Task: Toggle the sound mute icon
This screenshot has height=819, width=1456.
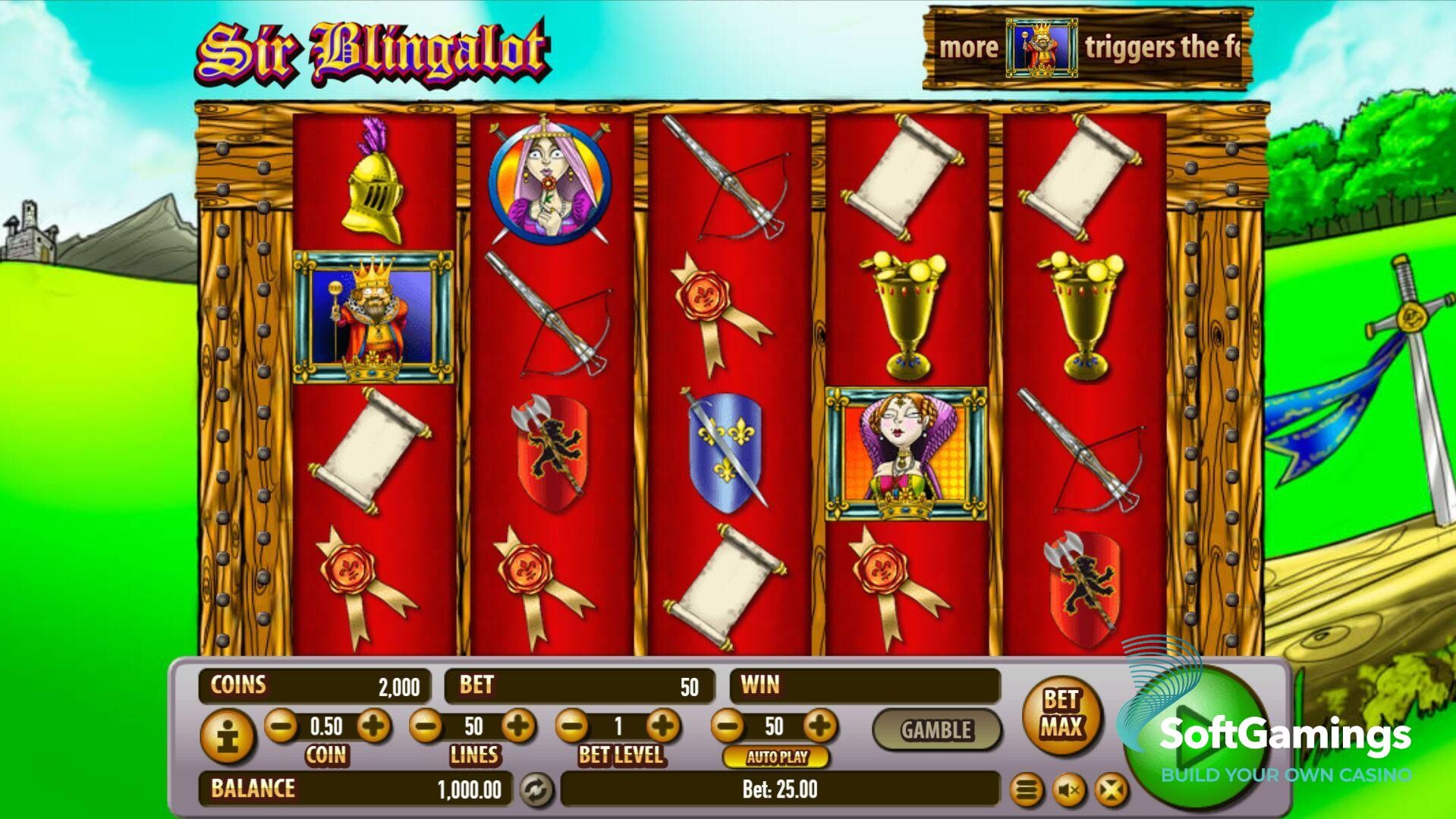Action: click(1069, 790)
